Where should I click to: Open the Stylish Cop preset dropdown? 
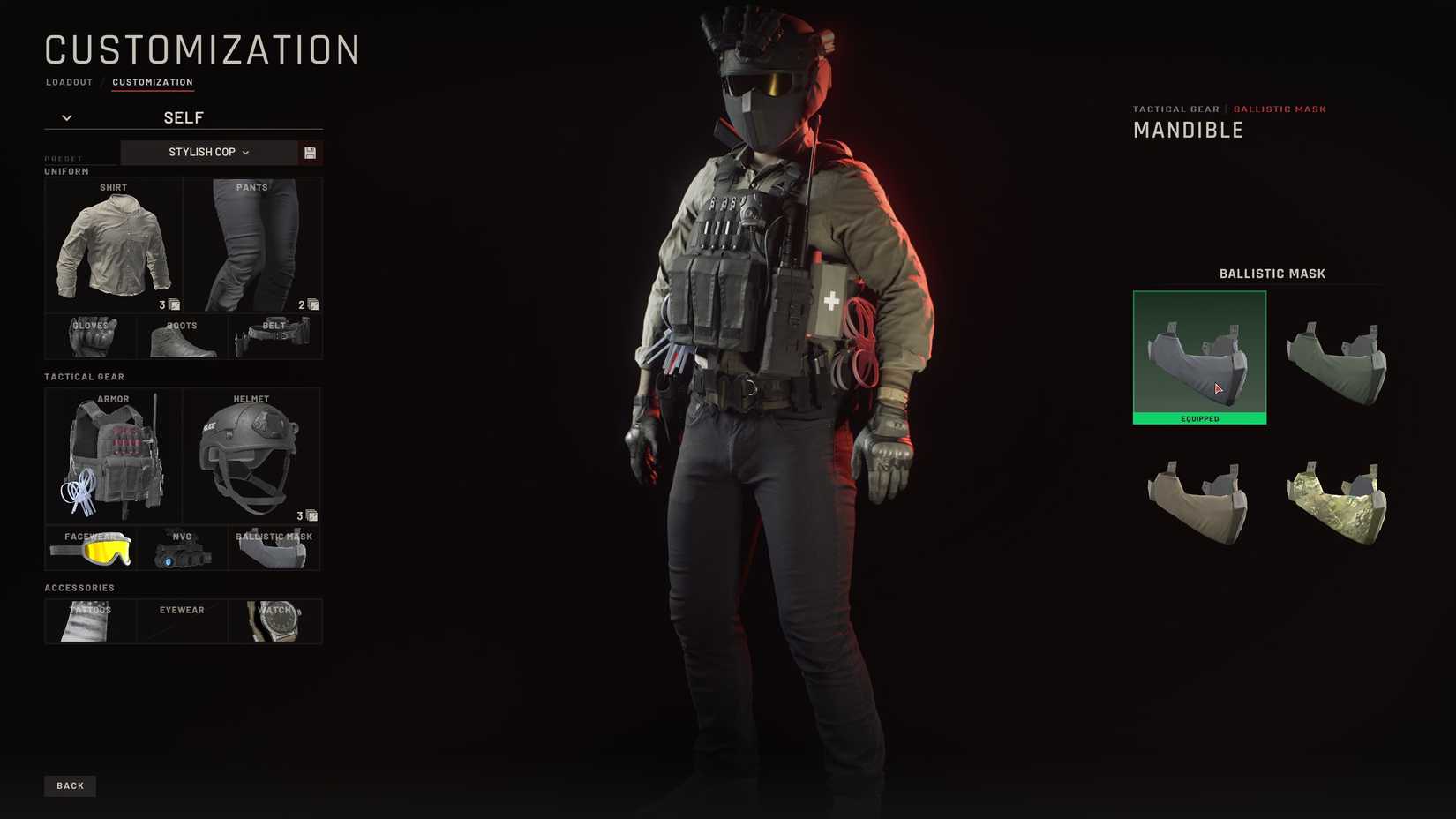click(x=209, y=152)
